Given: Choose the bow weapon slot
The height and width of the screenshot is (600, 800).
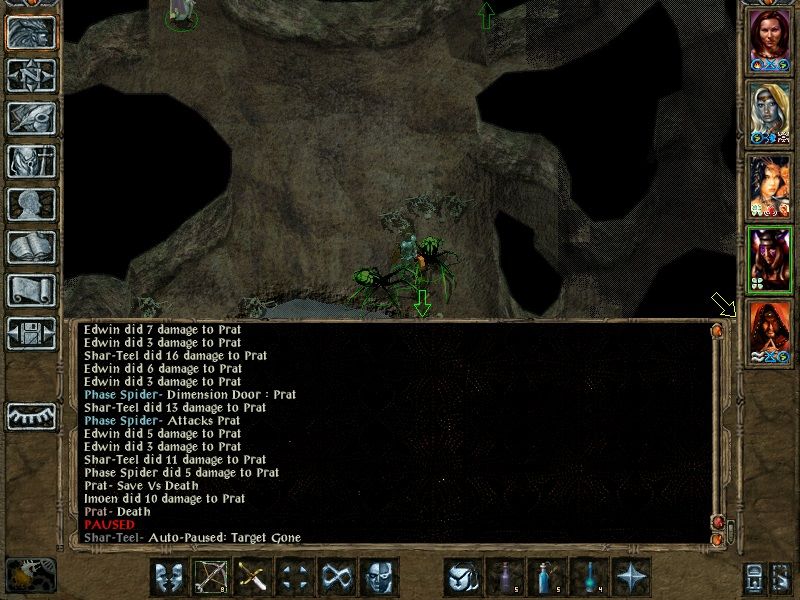Looking at the screenshot, I should pos(212,577).
